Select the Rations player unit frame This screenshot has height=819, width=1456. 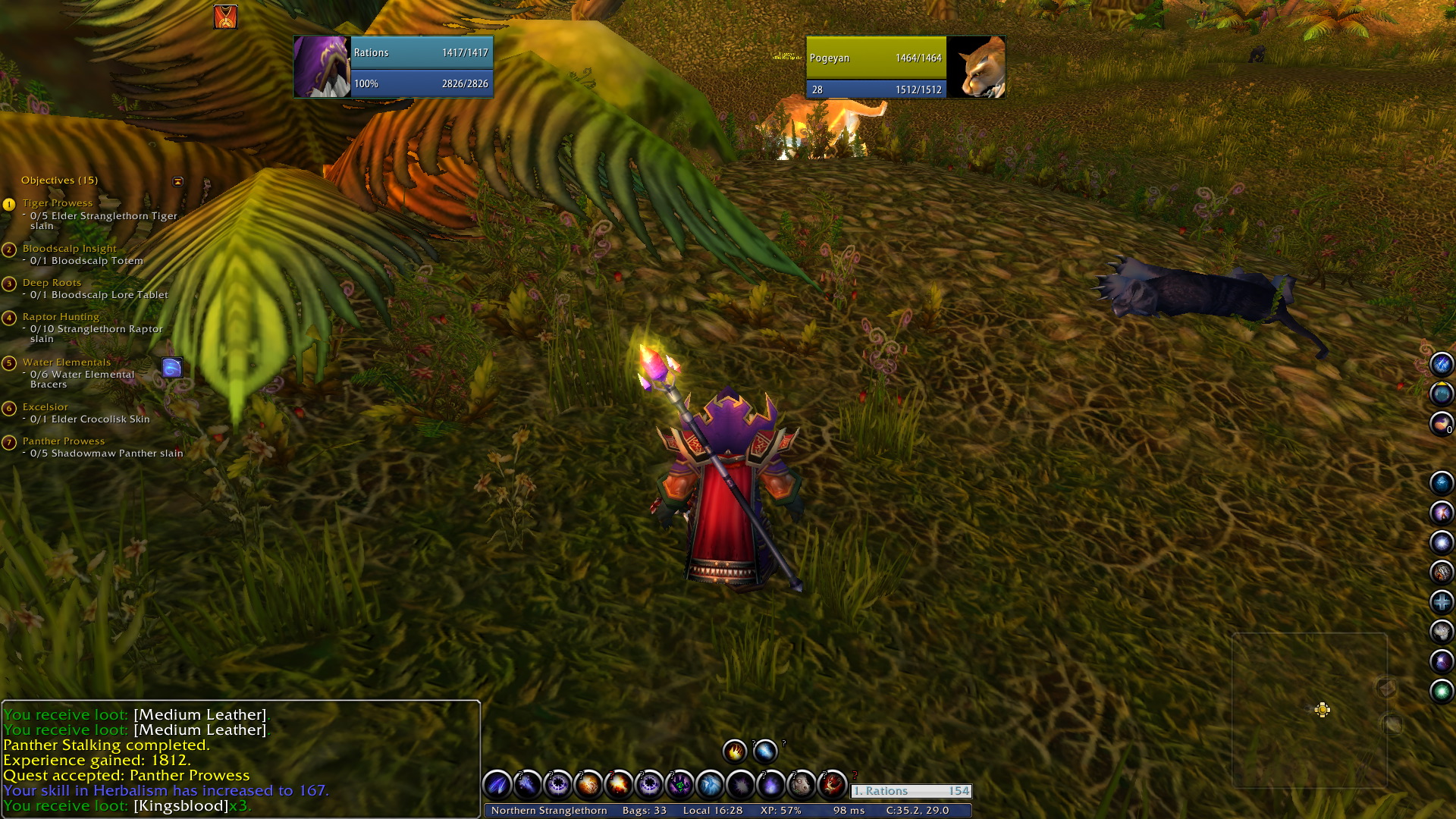click(x=393, y=67)
